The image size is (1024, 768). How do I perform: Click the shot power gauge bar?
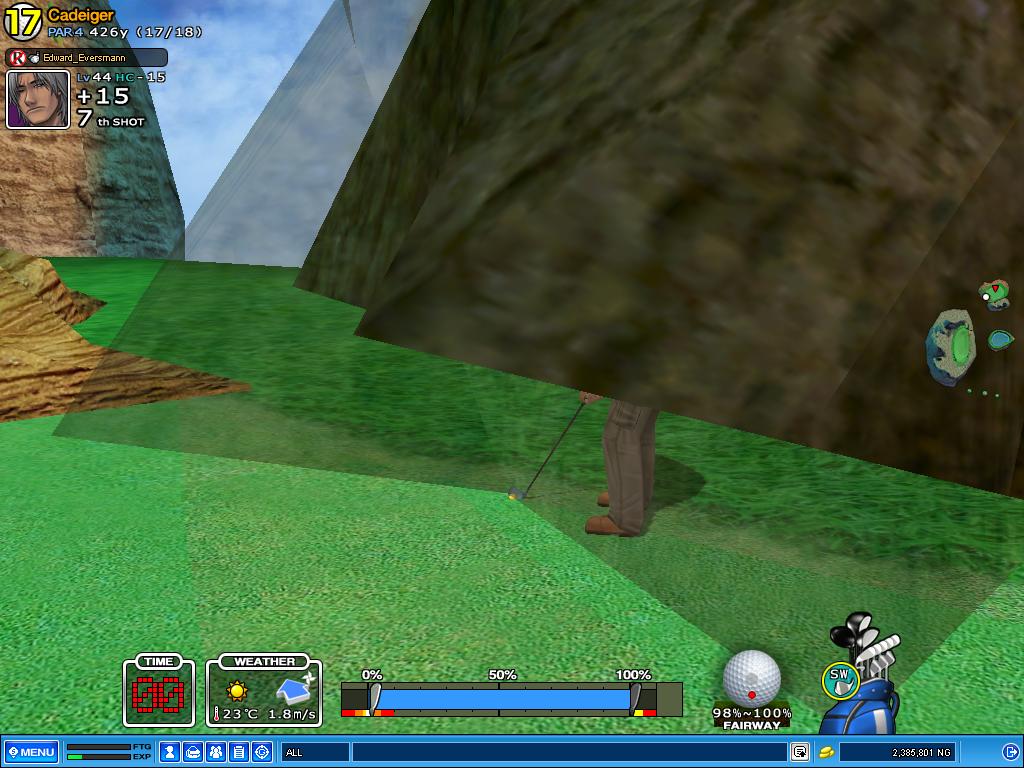pos(503,698)
